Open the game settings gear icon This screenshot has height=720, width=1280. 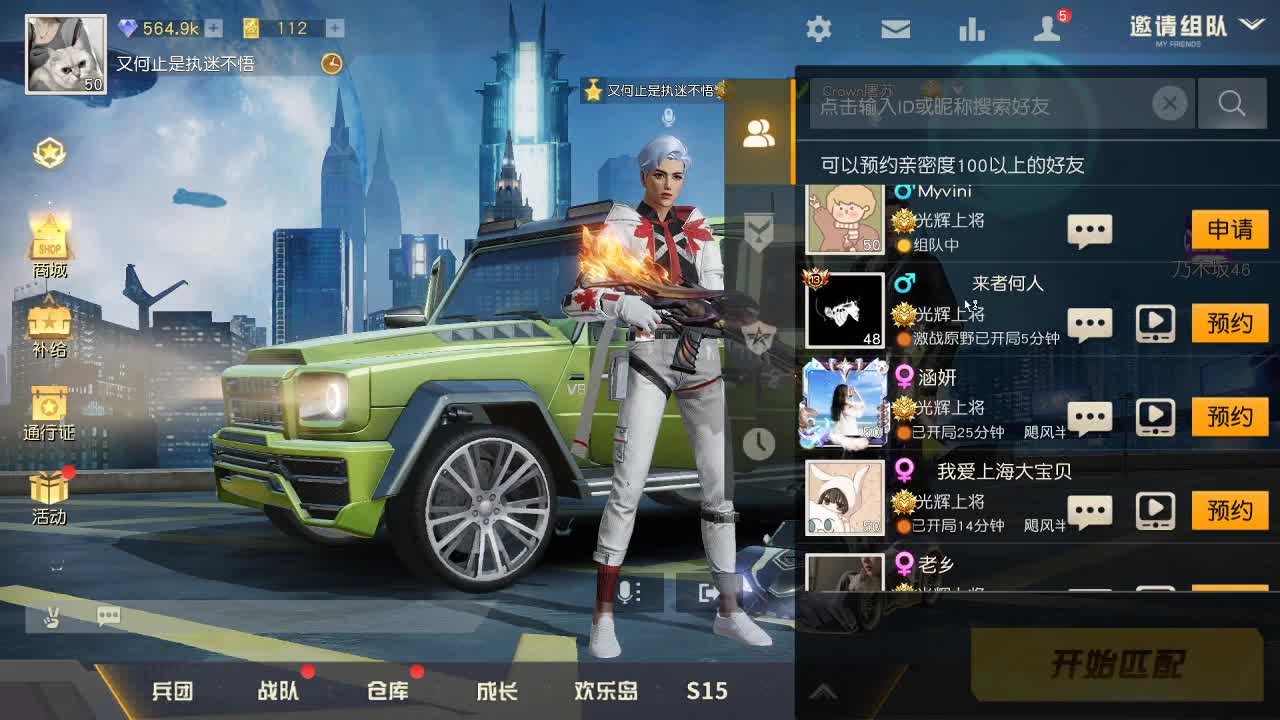pos(818,30)
